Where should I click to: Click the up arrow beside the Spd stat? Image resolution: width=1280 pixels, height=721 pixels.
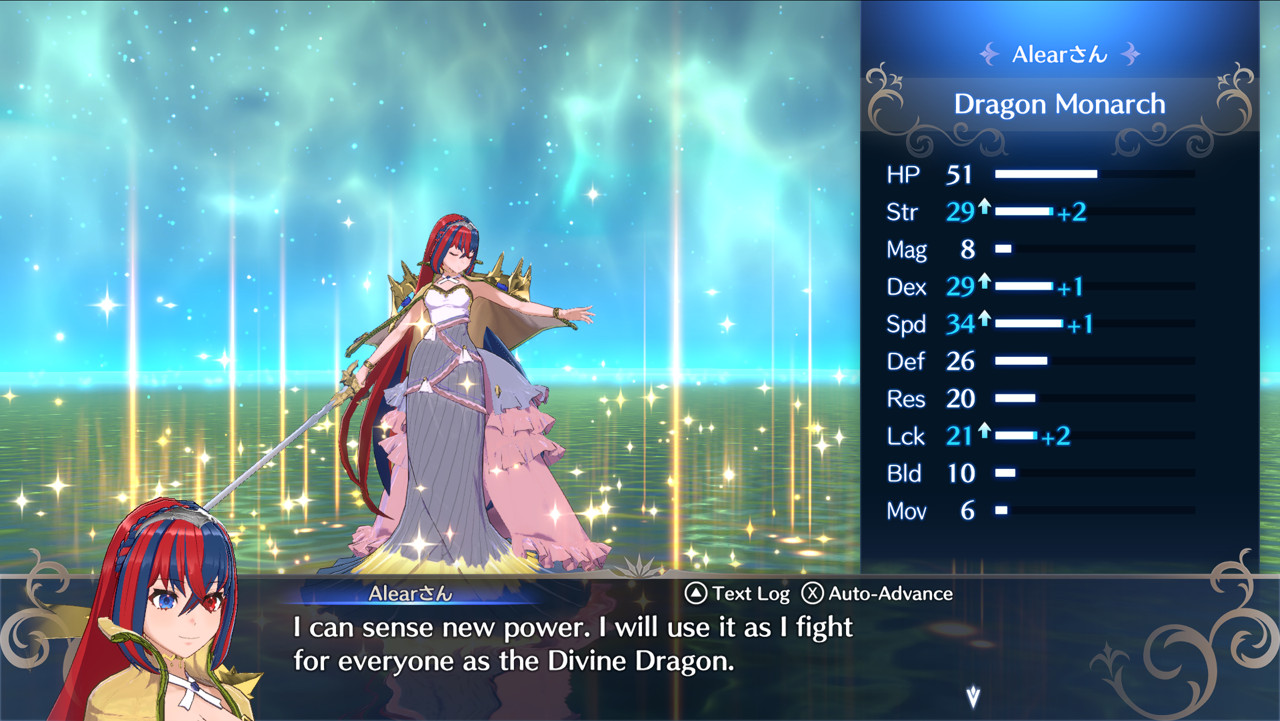[x=985, y=321]
